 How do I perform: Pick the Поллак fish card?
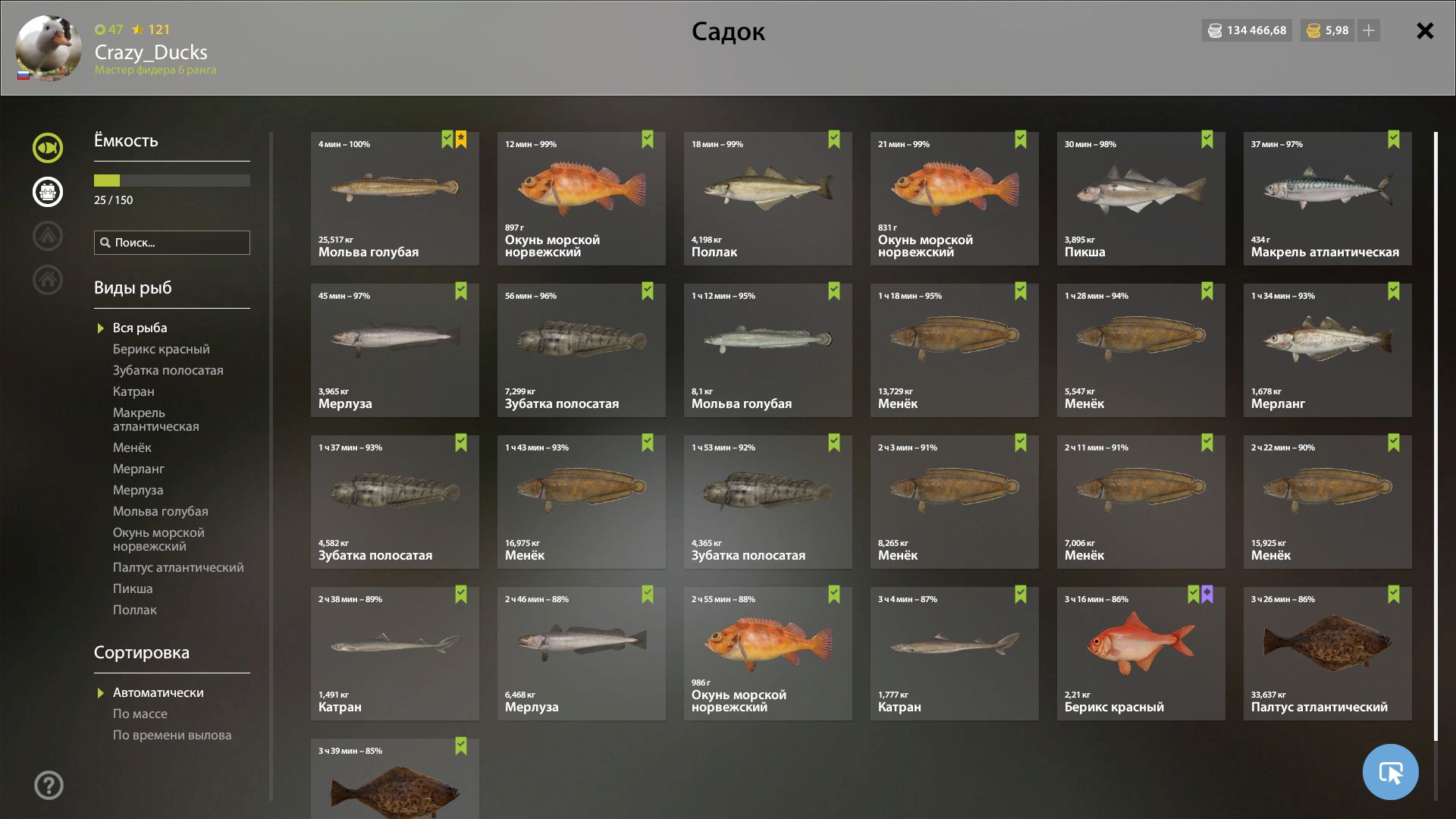coord(767,199)
